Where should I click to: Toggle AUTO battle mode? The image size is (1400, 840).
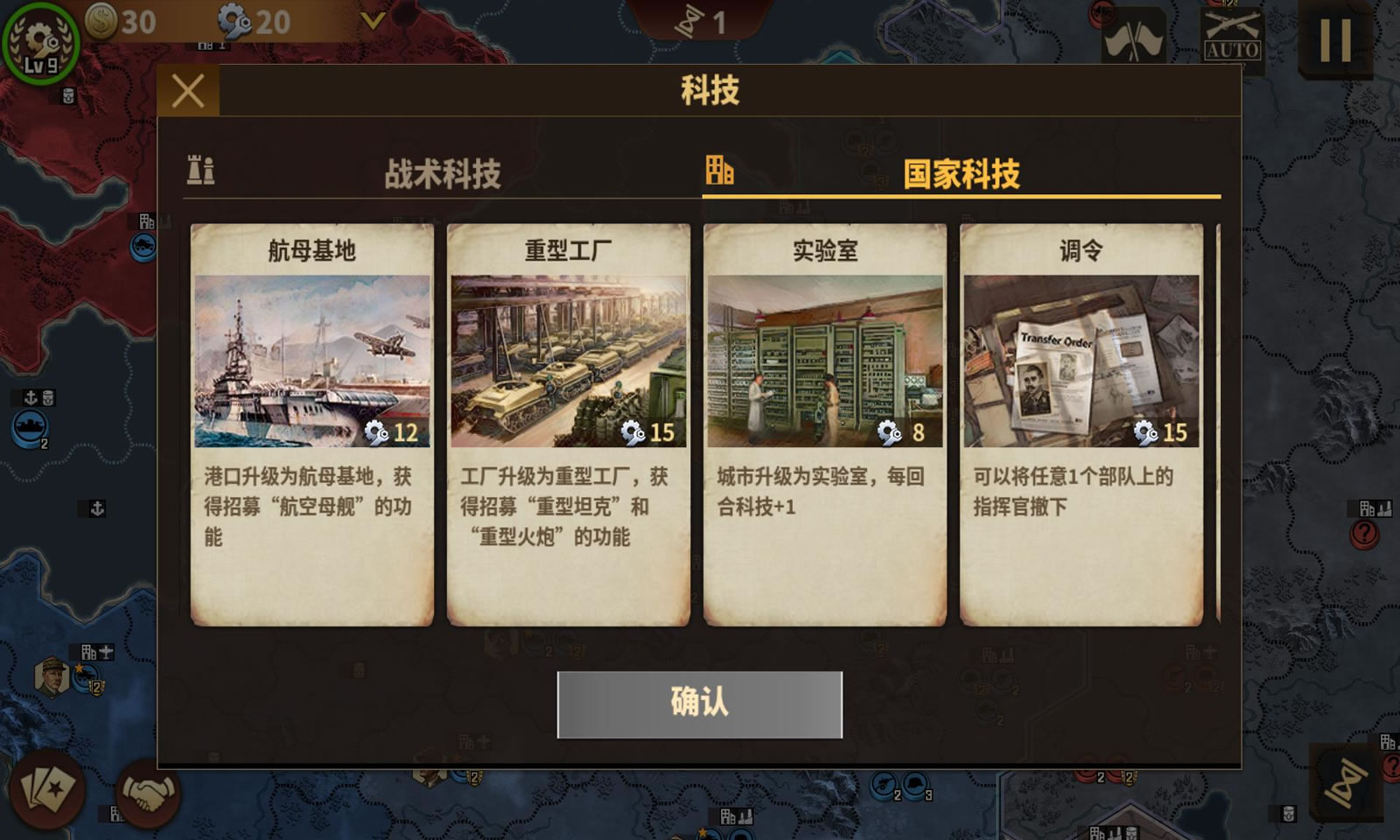[1232, 37]
